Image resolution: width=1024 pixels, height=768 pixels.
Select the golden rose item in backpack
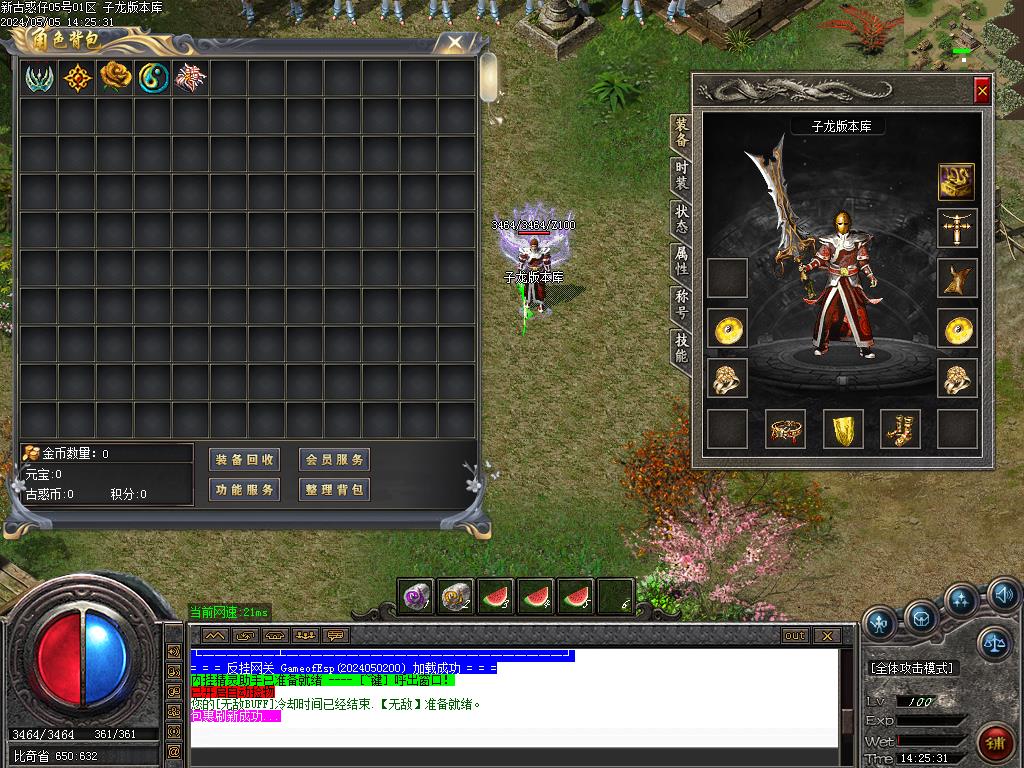point(116,77)
